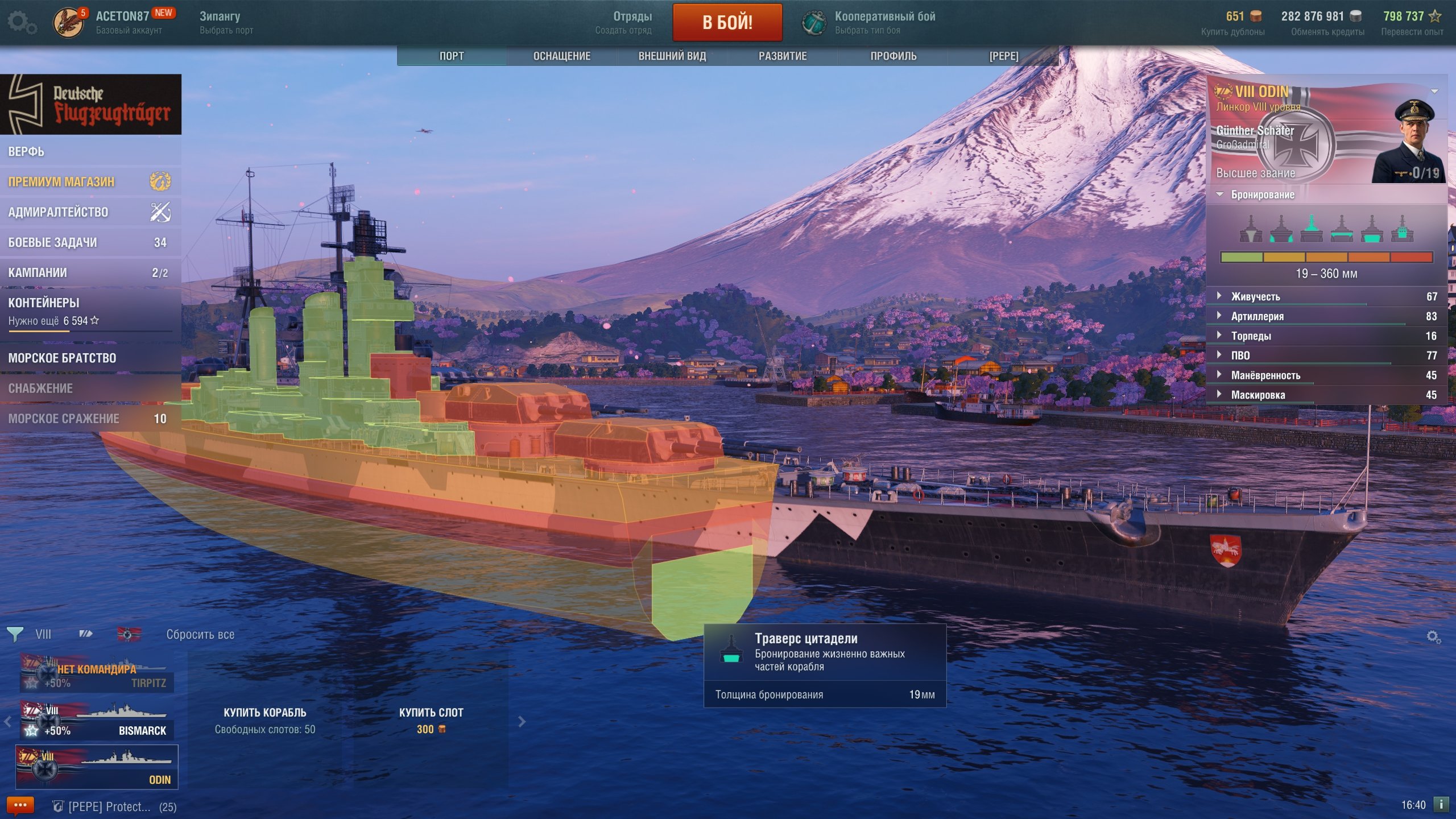Go to АДМИРАЛТЕЙСТВО

(58, 212)
